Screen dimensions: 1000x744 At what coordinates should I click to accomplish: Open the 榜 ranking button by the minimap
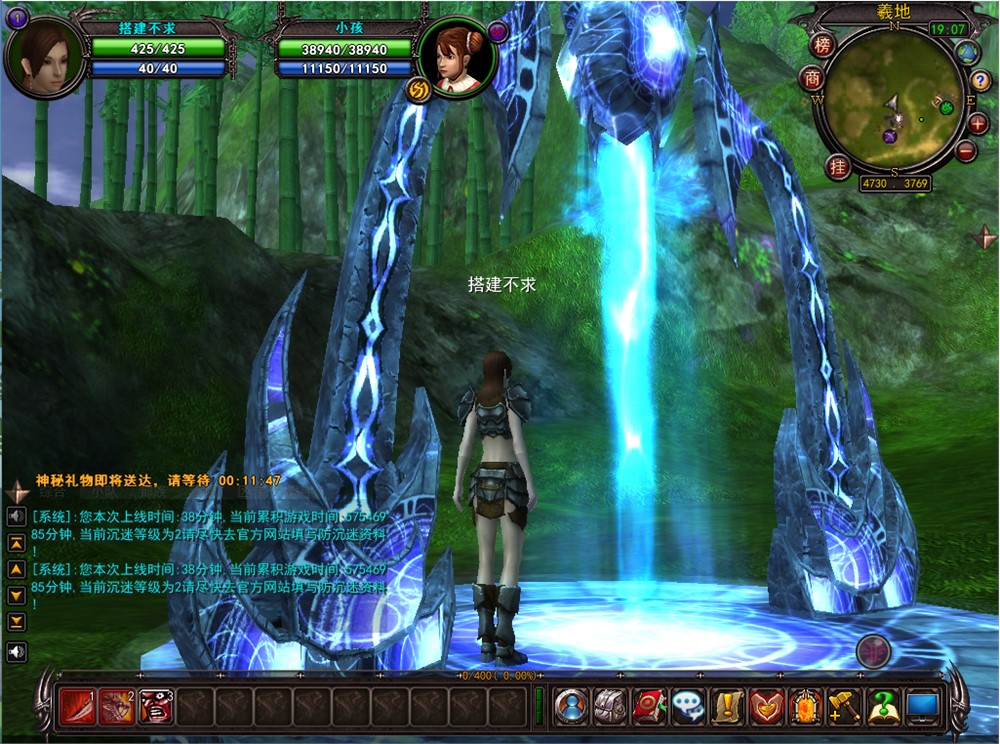coord(822,45)
